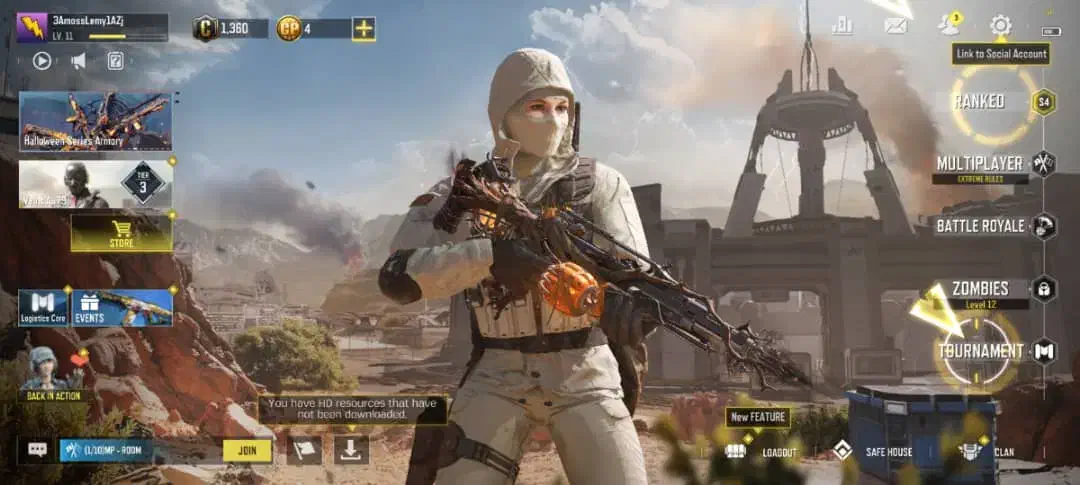Image resolution: width=1080 pixels, height=485 pixels.
Task: Download HD resources via the download icon
Action: pos(350,450)
